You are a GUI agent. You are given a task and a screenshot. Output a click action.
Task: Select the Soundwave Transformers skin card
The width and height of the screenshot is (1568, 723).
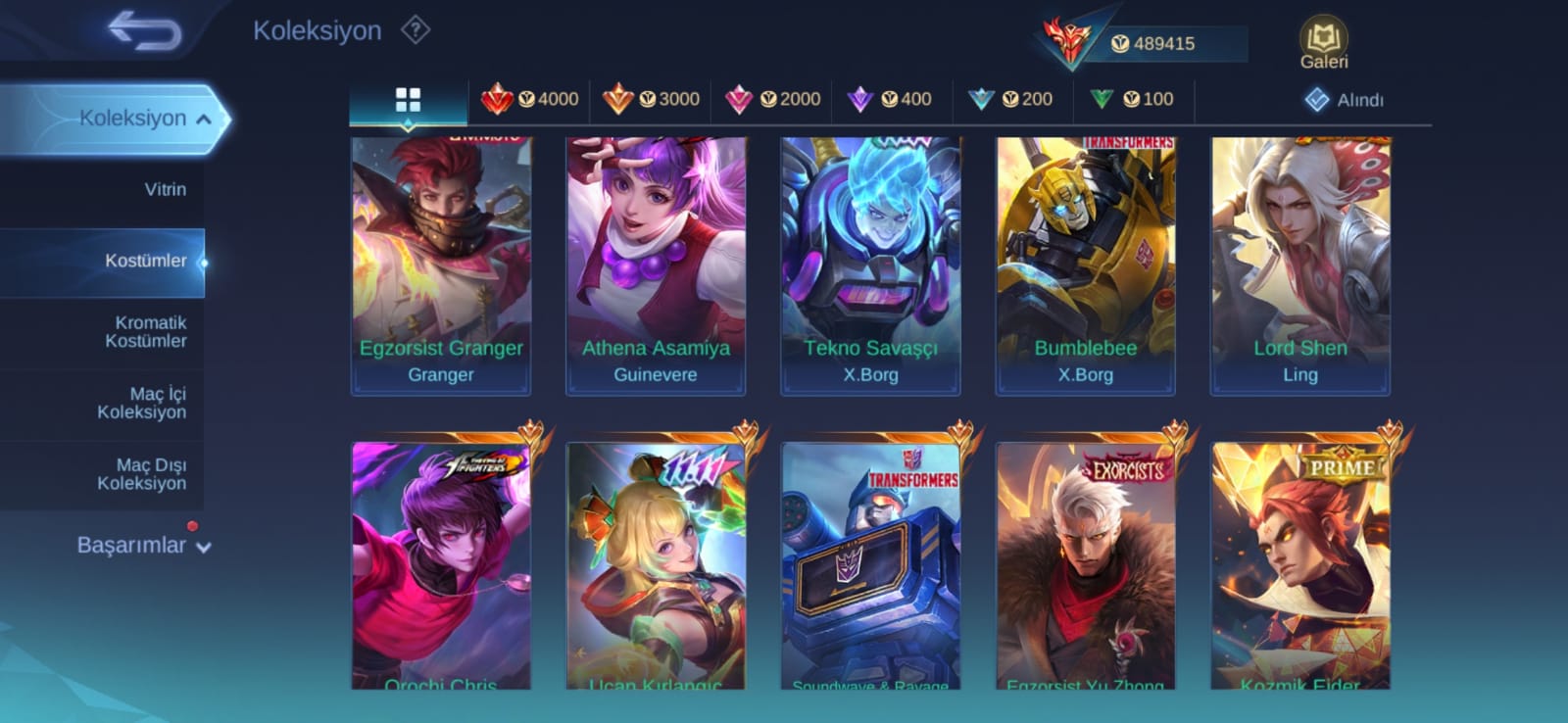click(870, 564)
